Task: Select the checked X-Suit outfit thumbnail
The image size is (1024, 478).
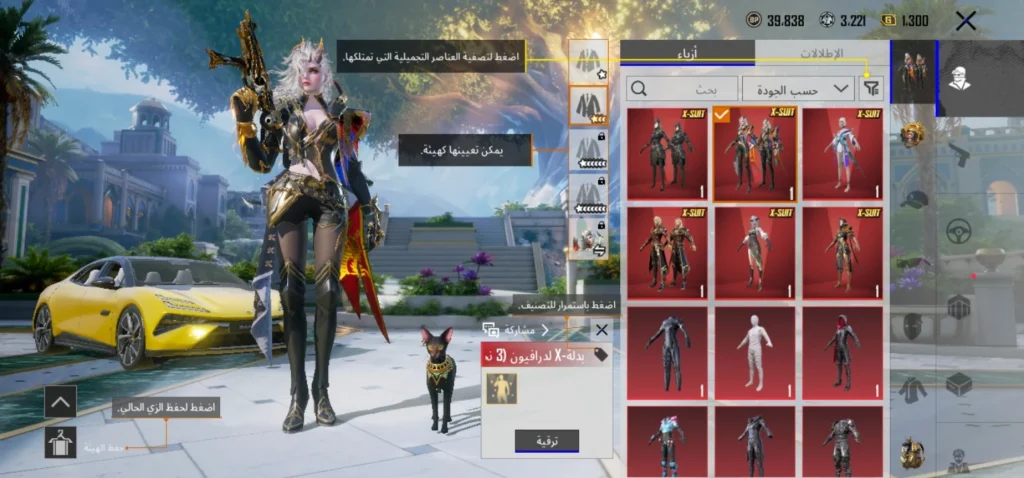Action: coord(755,153)
